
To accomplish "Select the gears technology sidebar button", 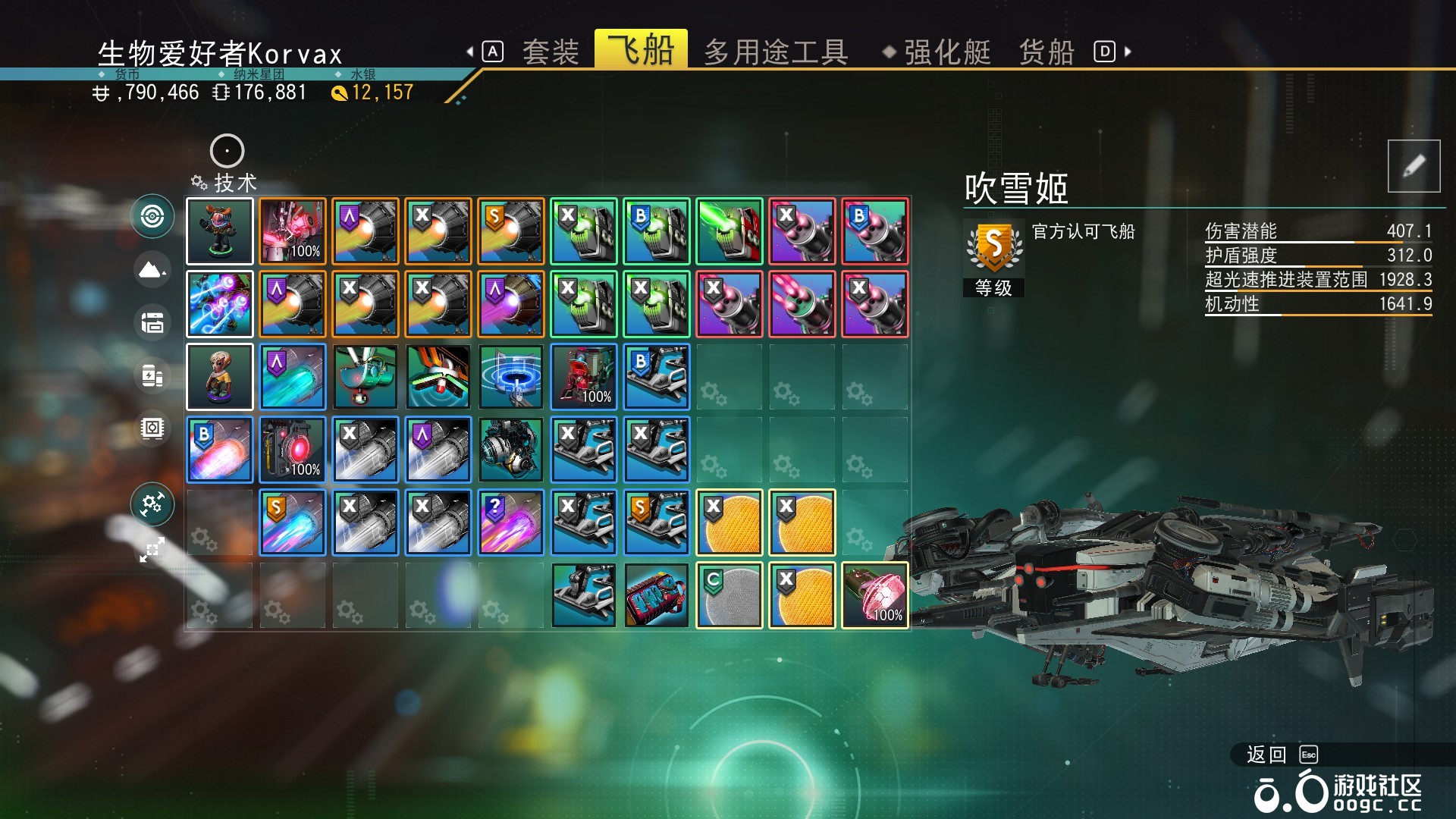I will tap(152, 504).
